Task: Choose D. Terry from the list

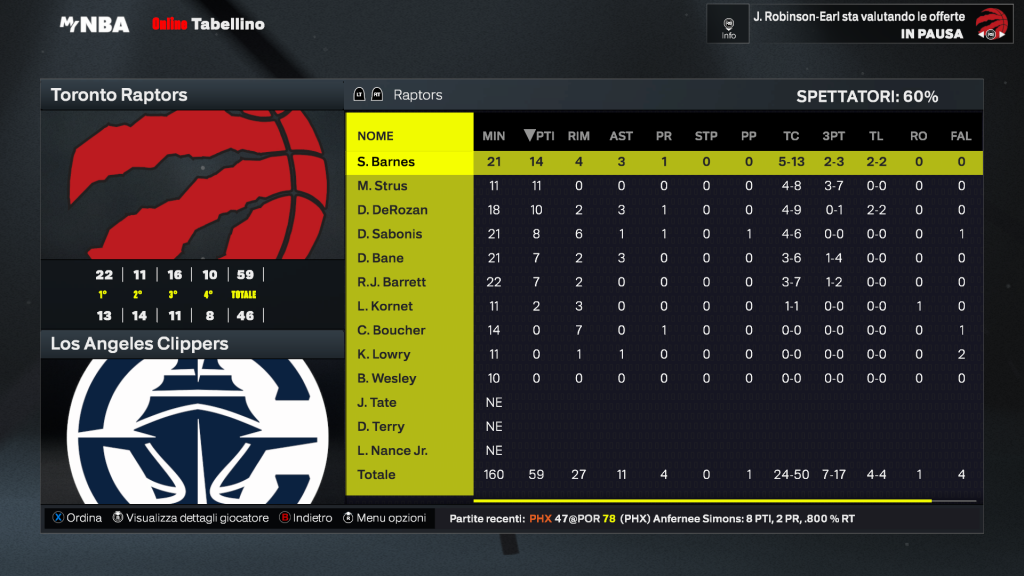Action: (381, 426)
